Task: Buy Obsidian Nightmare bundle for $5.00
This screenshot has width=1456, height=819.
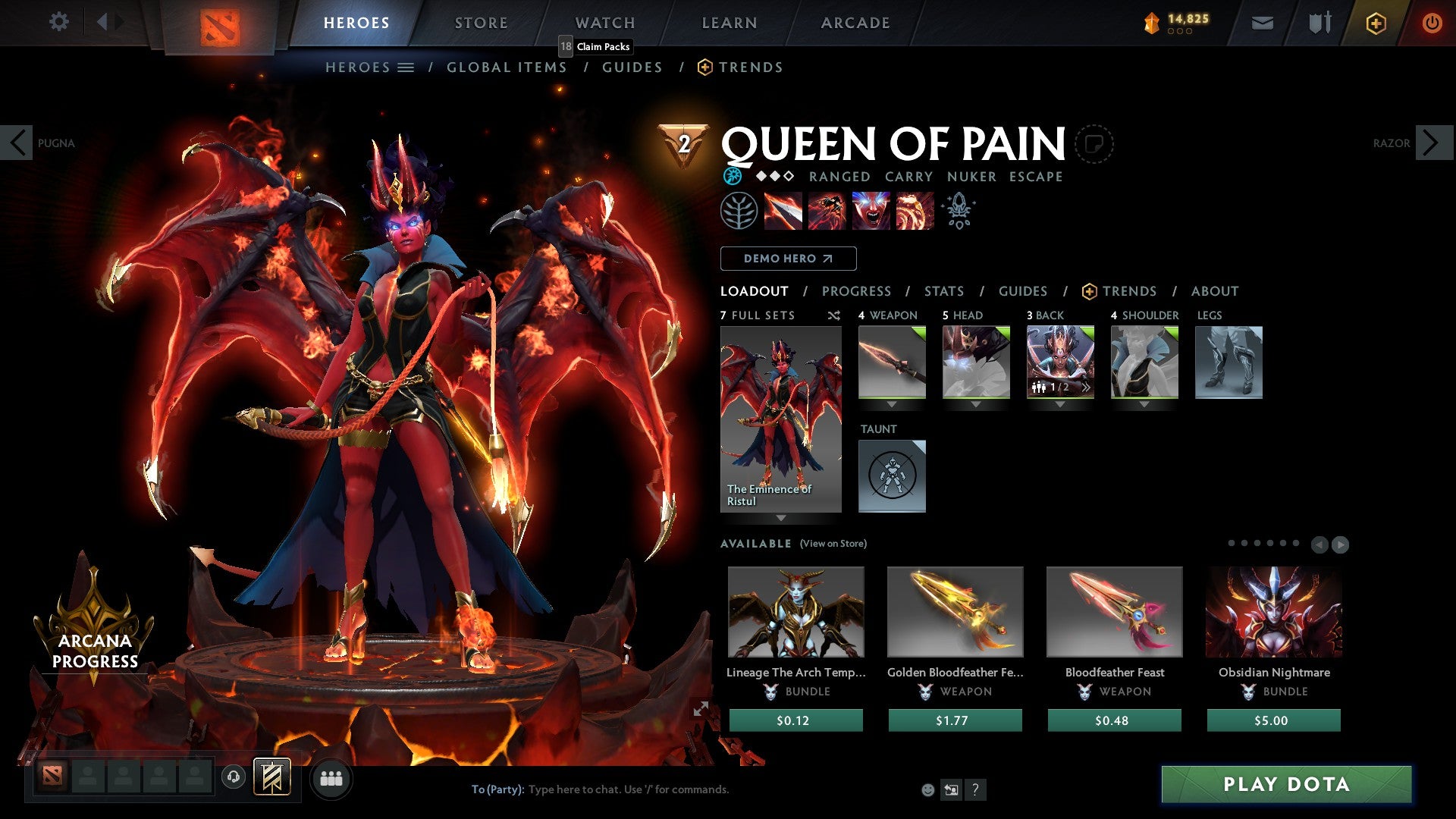Action: (1273, 720)
